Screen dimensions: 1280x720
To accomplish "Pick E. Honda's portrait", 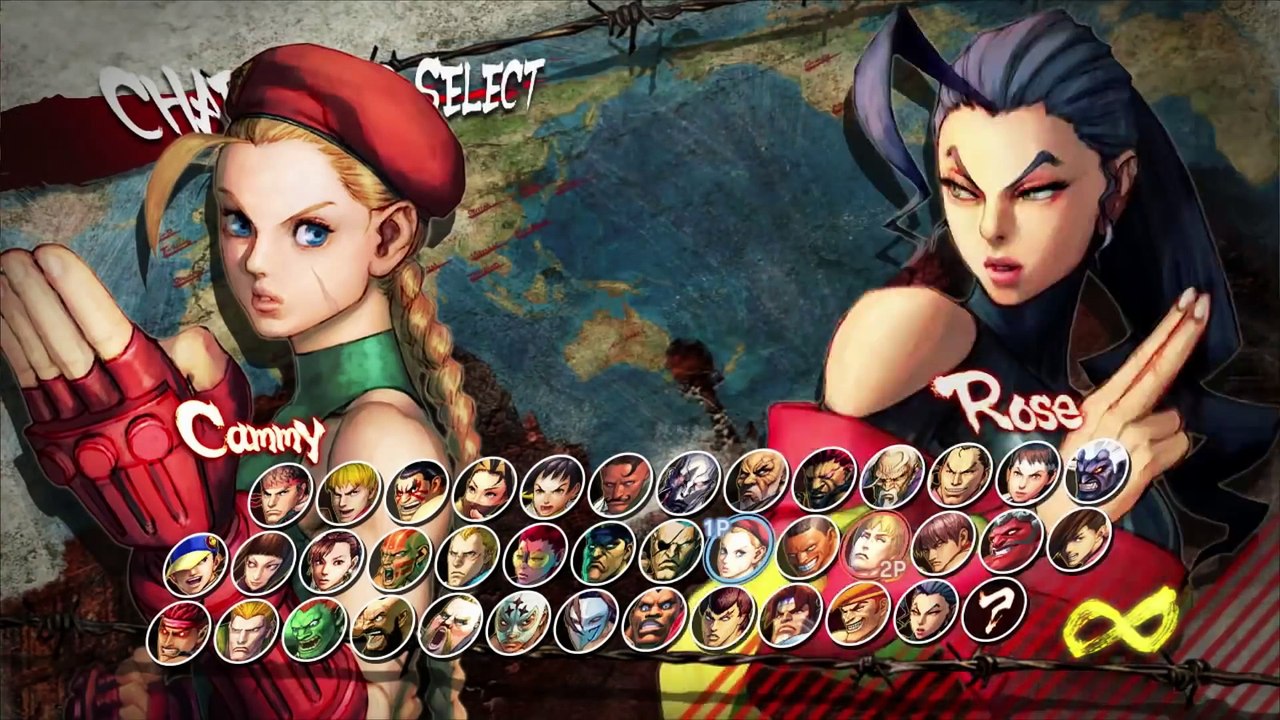I will click(x=416, y=491).
